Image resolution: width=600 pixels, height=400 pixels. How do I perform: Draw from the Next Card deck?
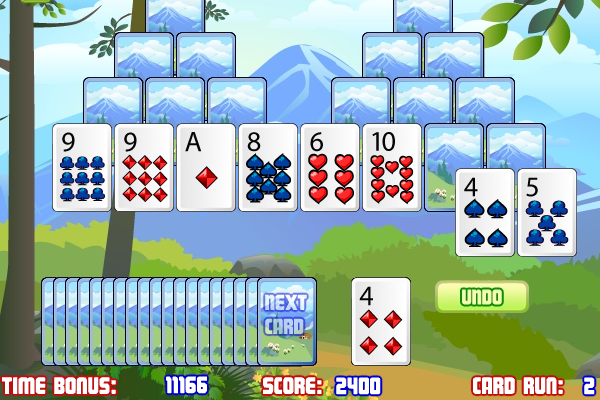285,320
